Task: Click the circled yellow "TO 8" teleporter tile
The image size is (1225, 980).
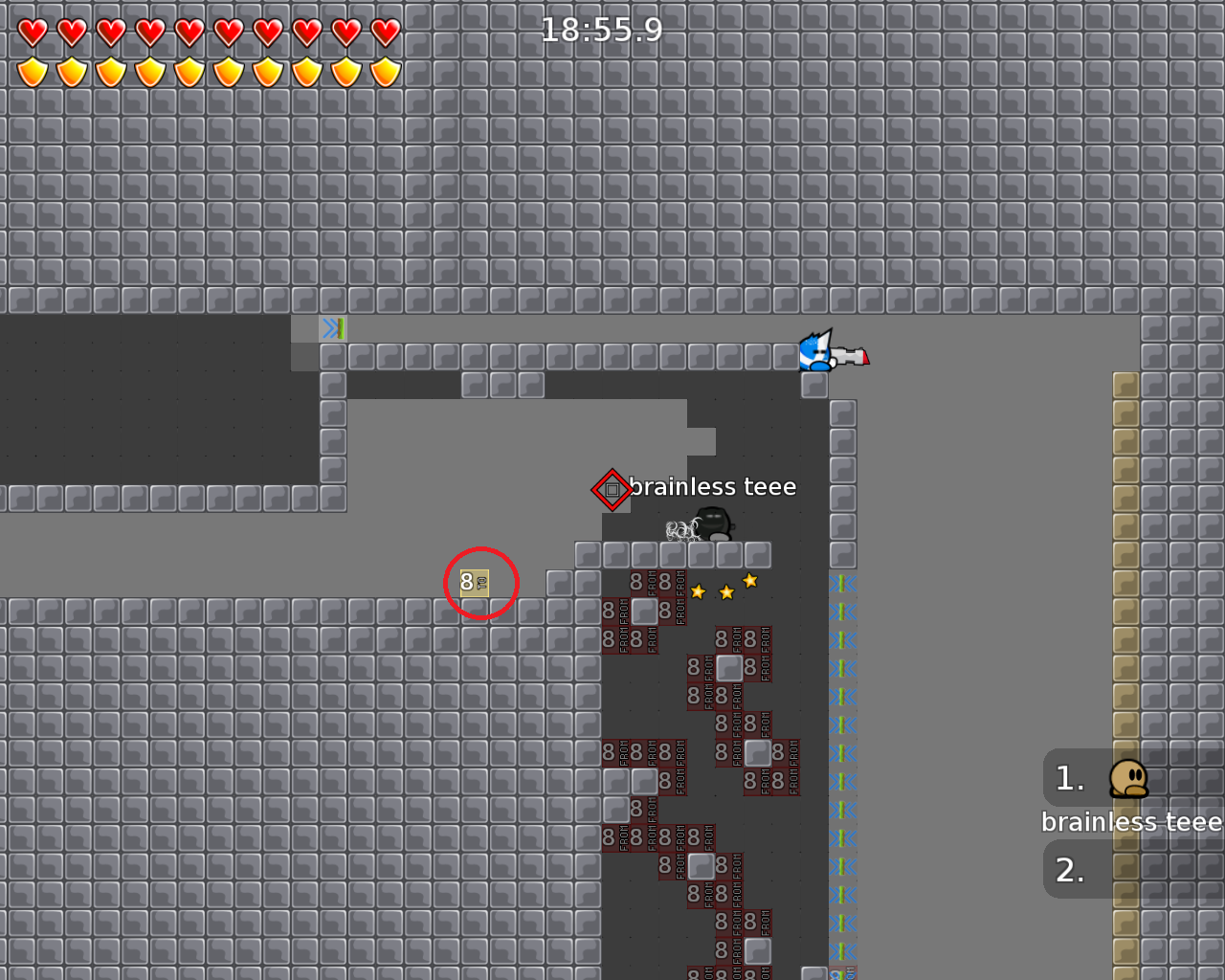Action: point(474,583)
